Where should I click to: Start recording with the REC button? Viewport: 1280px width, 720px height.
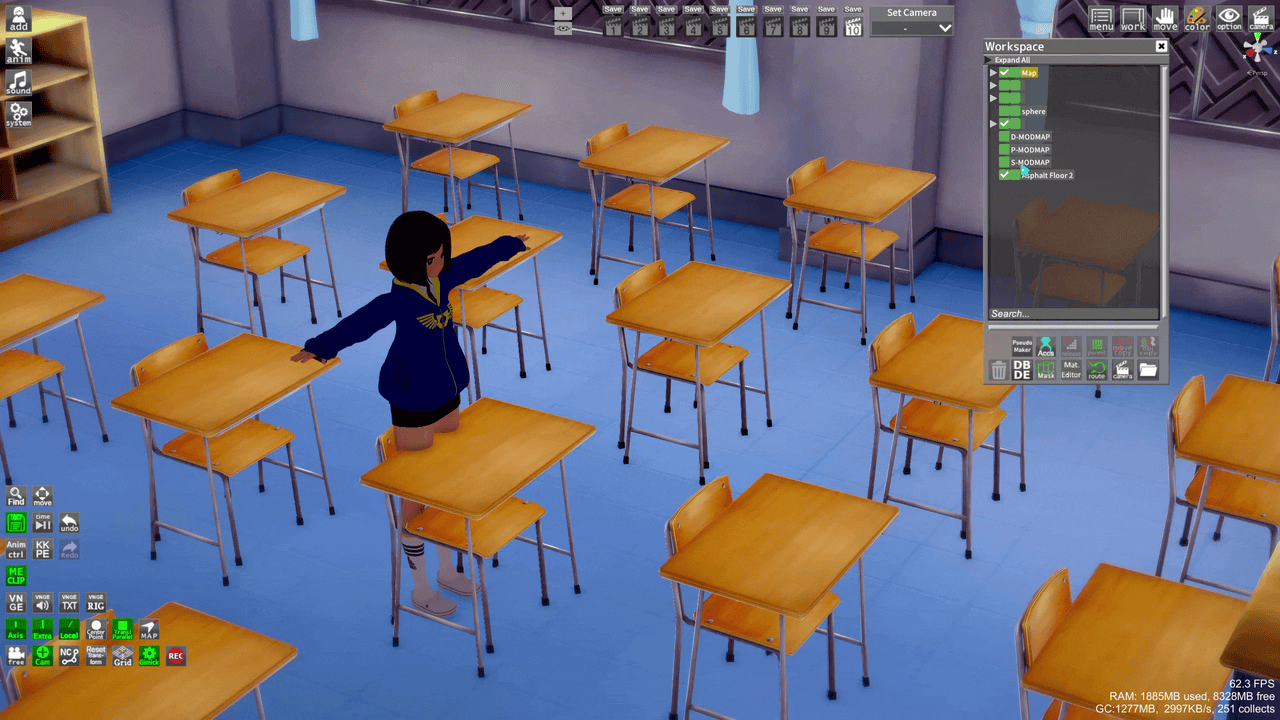(x=176, y=656)
